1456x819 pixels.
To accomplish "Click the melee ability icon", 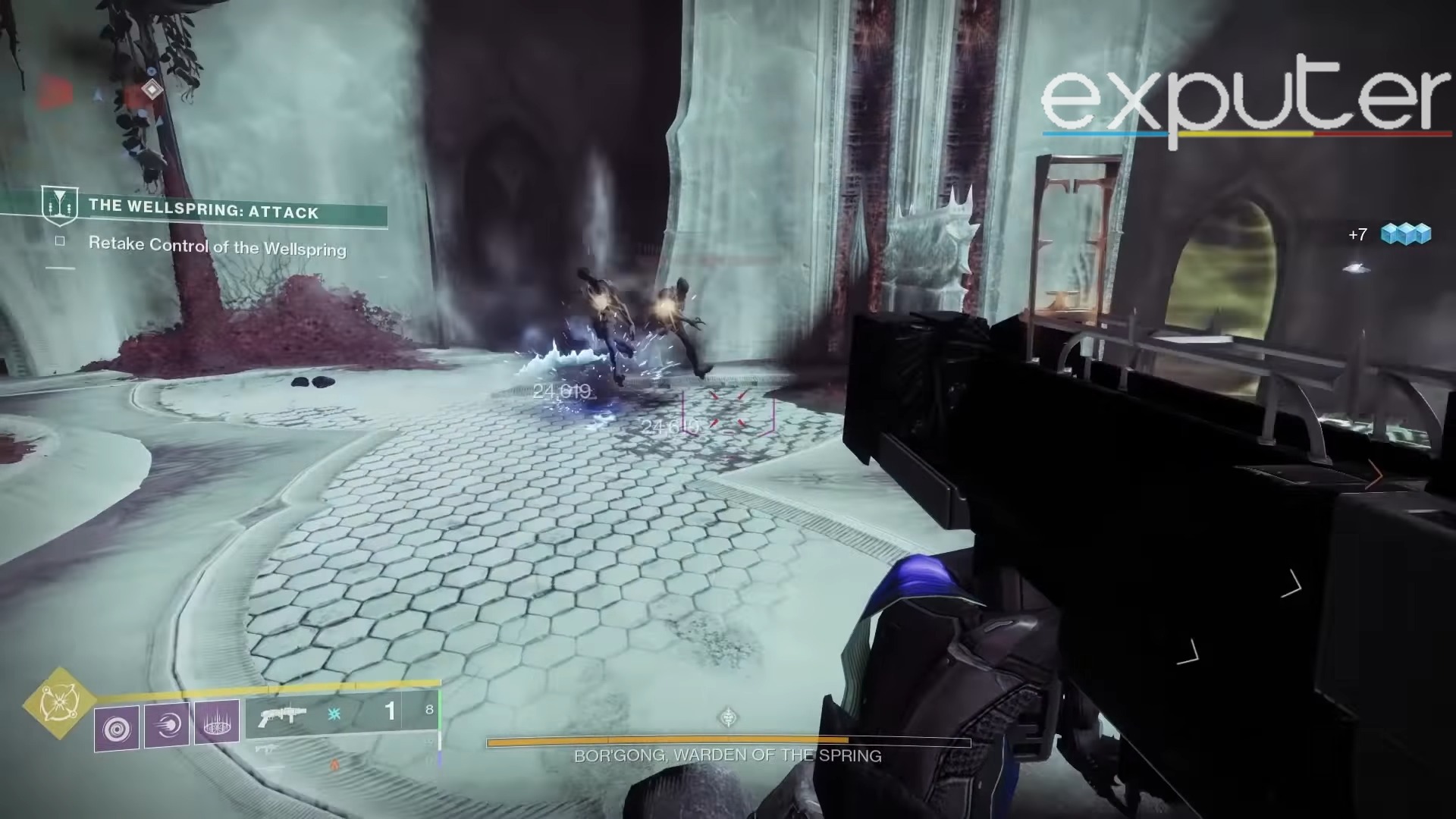I will coord(166,726).
